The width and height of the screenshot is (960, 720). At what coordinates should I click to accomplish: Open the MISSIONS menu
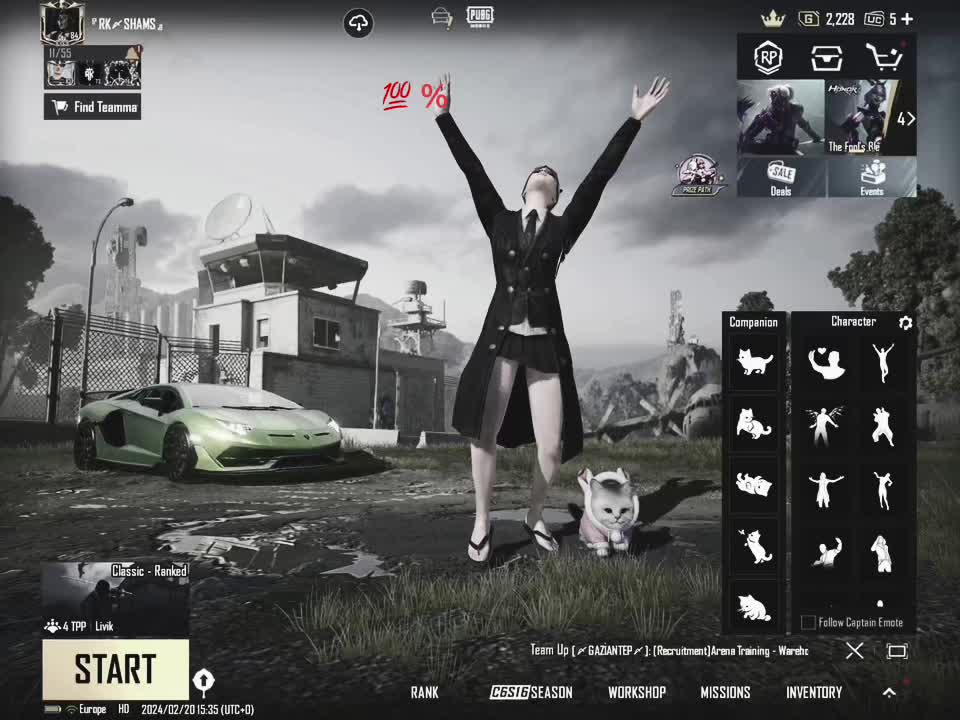click(x=725, y=692)
